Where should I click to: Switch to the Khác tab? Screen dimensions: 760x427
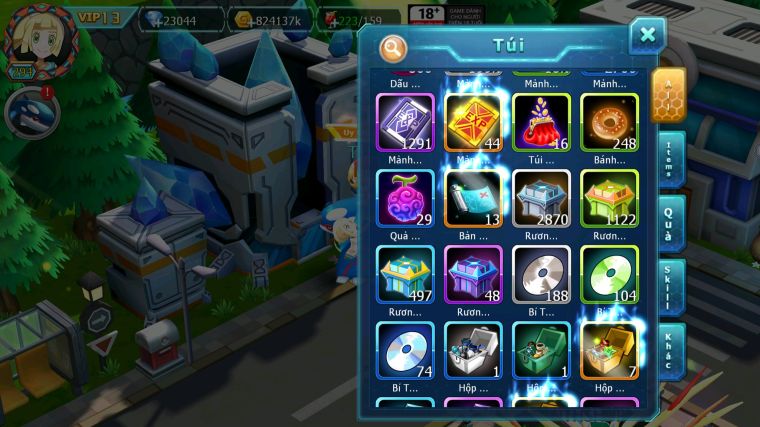pos(672,352)
